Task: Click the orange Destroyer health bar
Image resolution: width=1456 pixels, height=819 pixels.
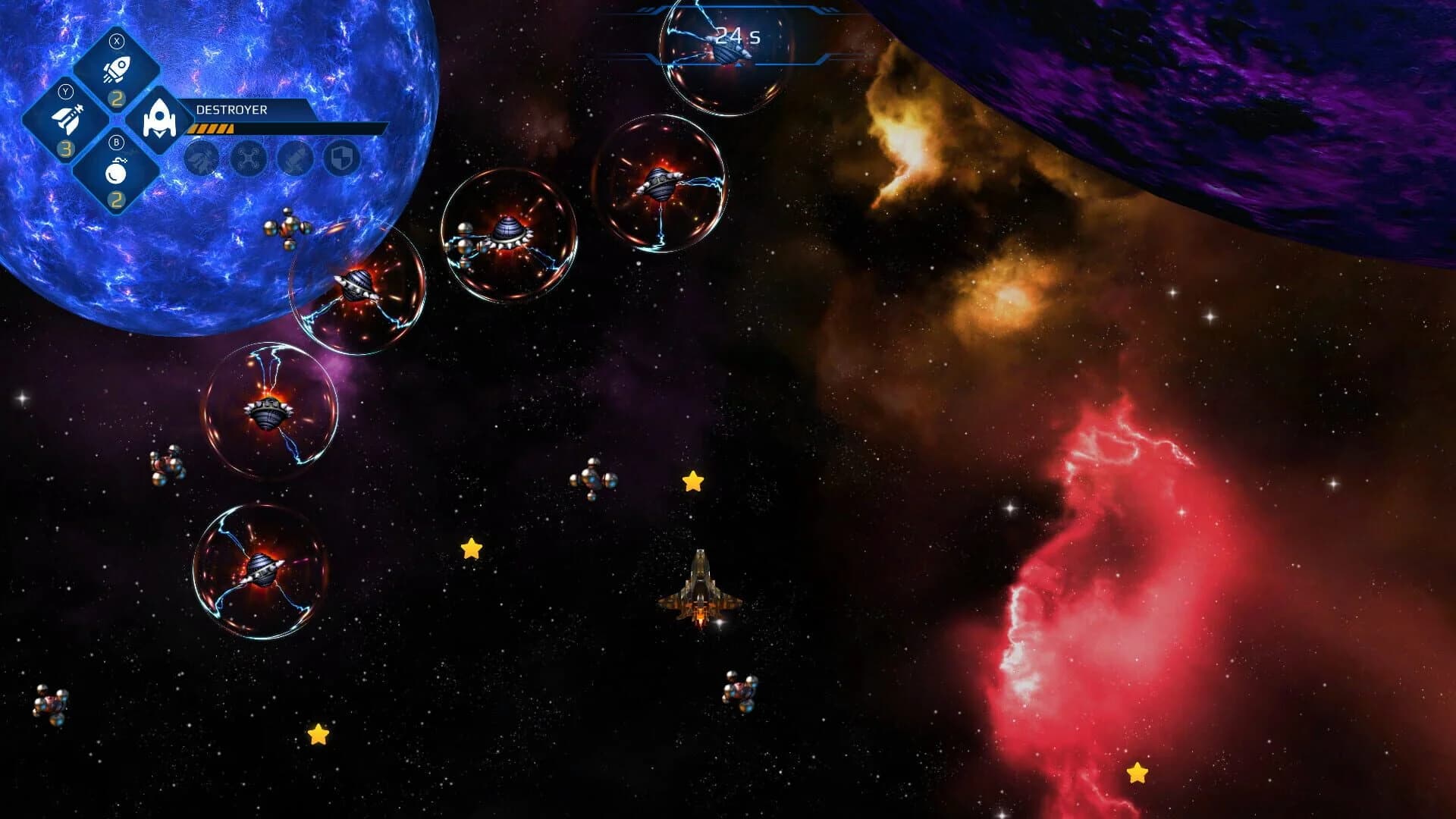Action: click(210, 128)
